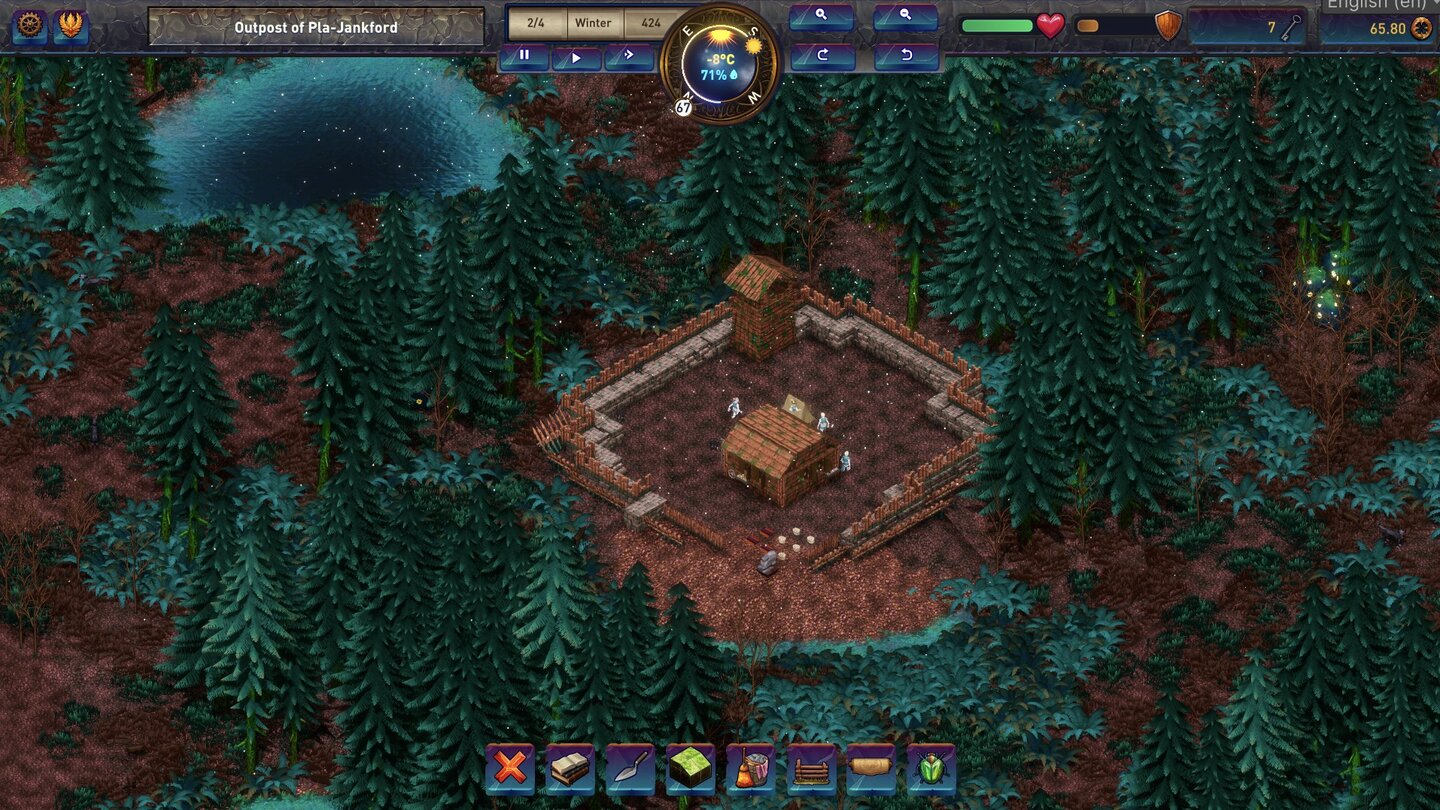Screen dimensions: 1440x810
Task: Zoom in with the magnifier button
Action: pyautogui.click(x=820, y=16)
